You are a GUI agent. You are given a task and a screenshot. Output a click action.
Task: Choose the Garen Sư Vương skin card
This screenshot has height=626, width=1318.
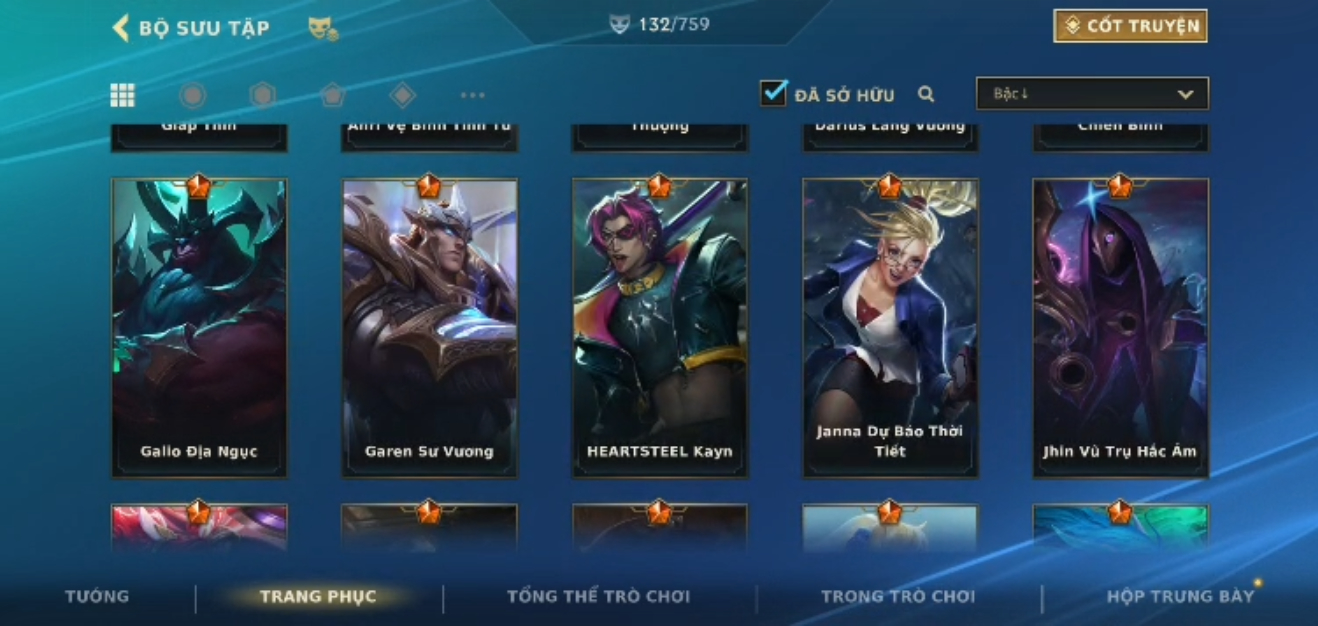click(429, 327)
